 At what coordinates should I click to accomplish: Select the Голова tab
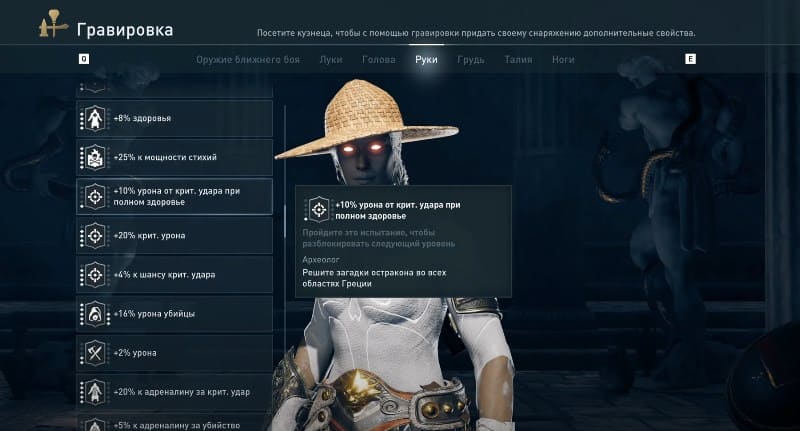(378, 60)
